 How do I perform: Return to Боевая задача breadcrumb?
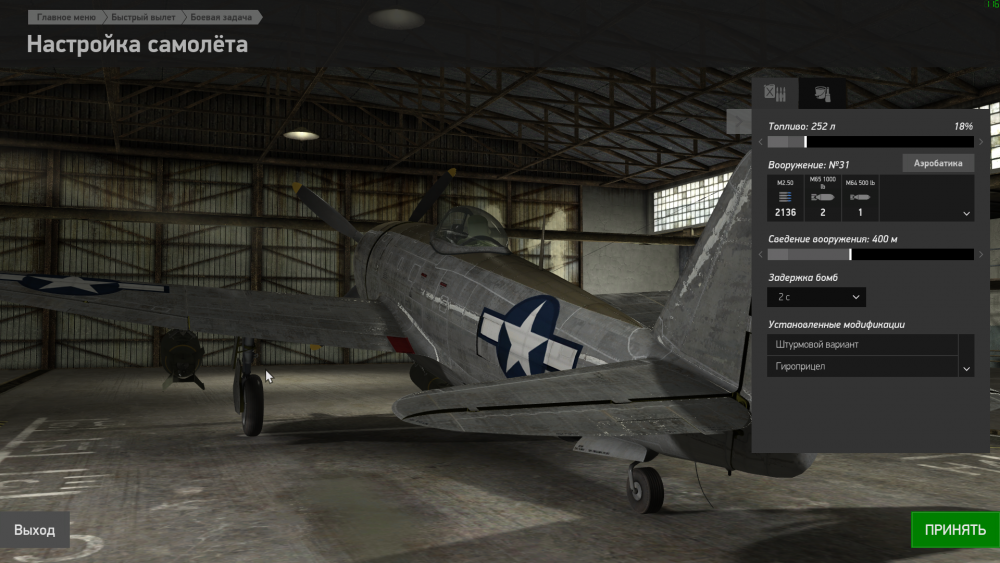click(x=224, y=17)
